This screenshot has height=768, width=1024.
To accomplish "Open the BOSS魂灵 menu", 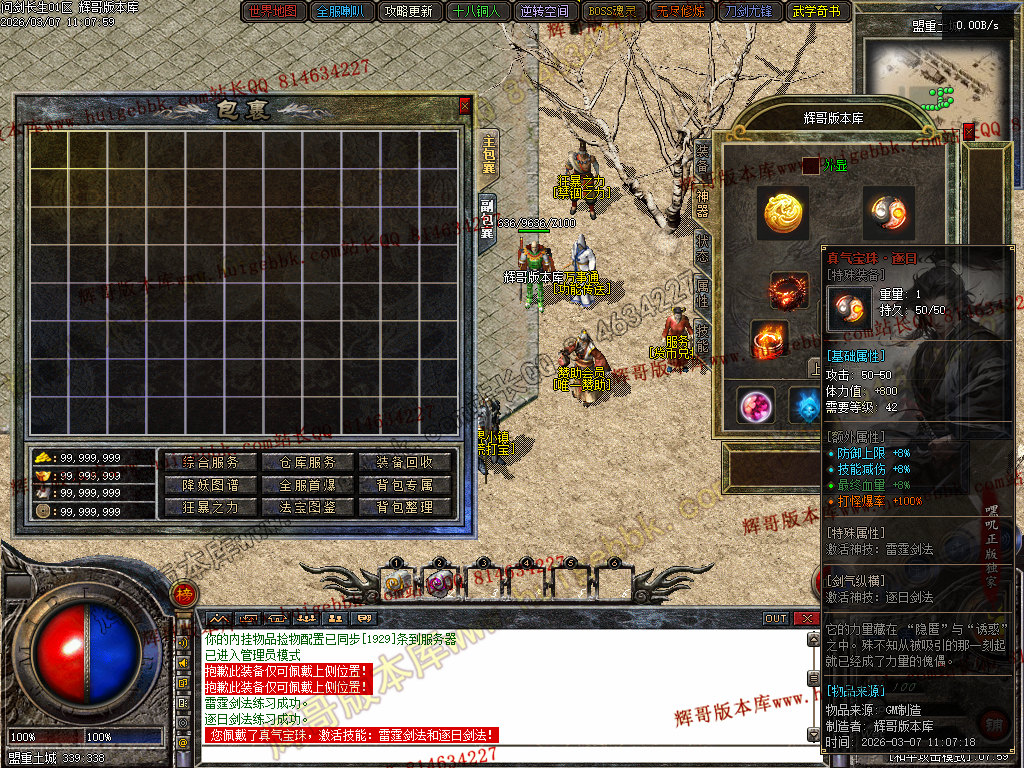I will point(612,12).
